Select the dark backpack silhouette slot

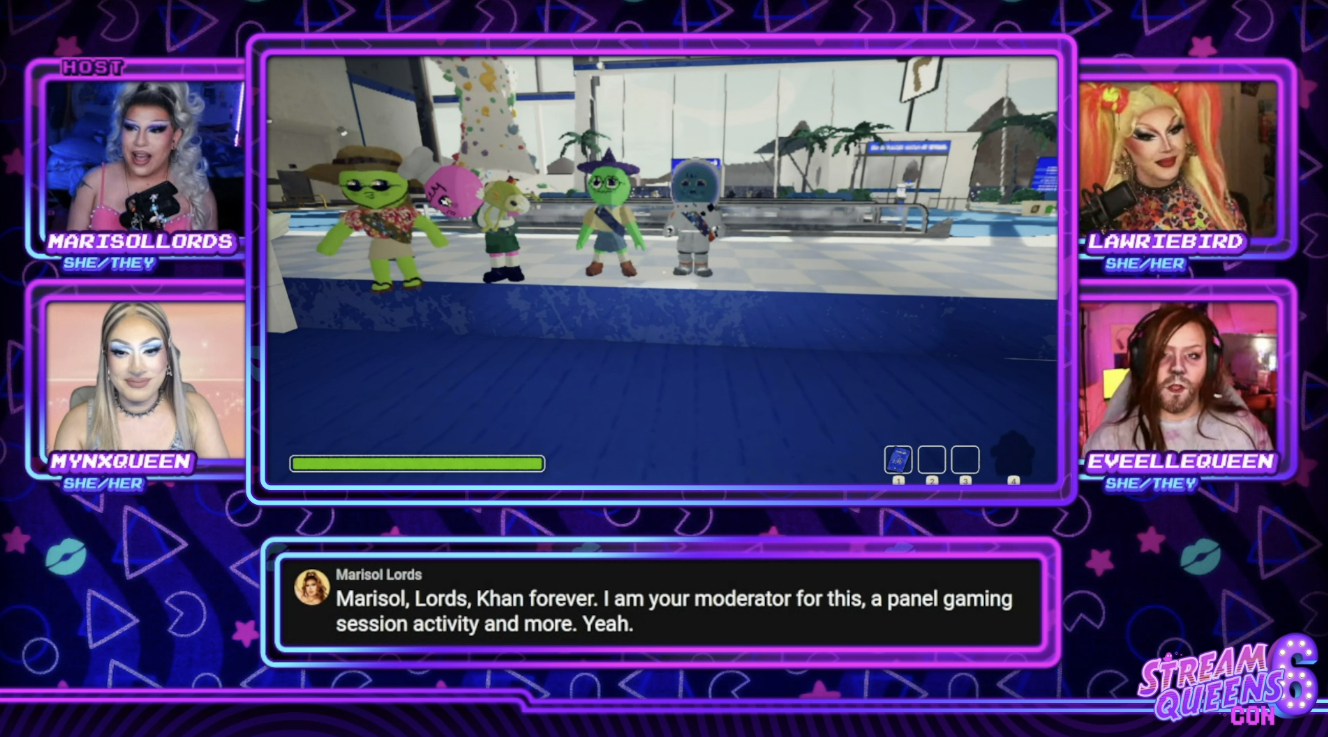click(1012, 456)
